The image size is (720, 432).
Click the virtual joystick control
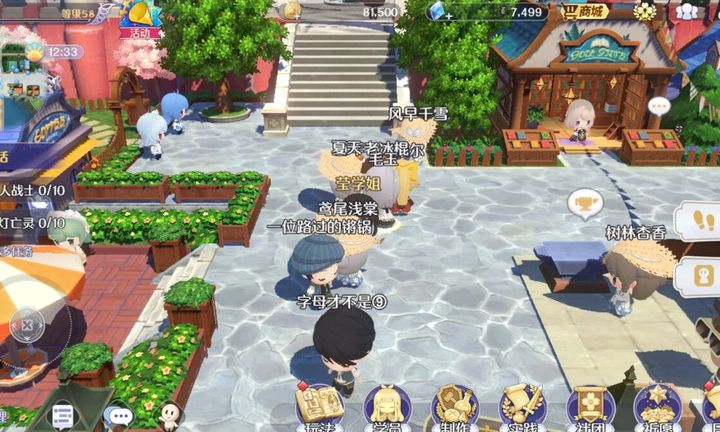coord(30,324)
